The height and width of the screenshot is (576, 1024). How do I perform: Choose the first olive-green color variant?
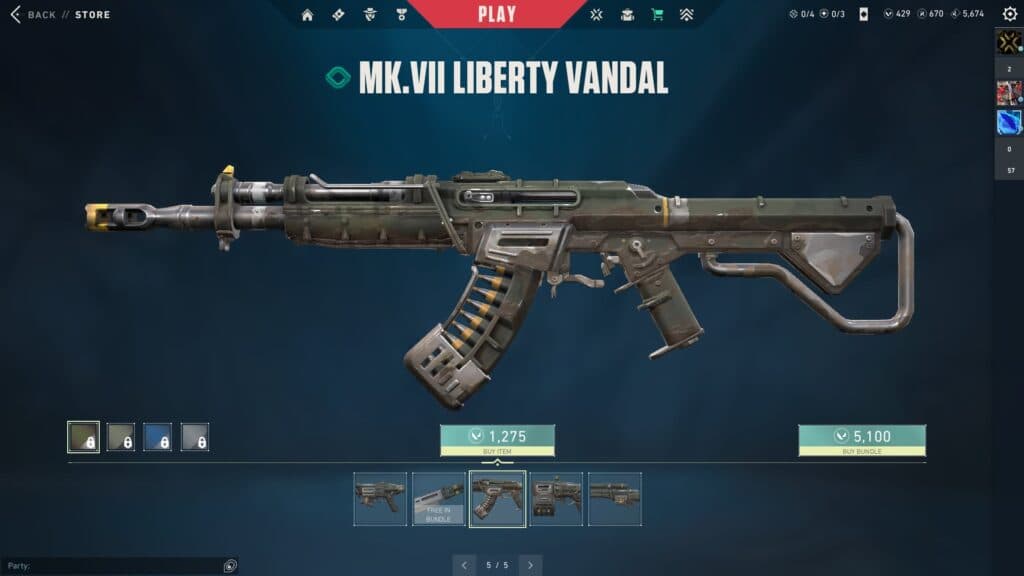[x=83, y=437]
